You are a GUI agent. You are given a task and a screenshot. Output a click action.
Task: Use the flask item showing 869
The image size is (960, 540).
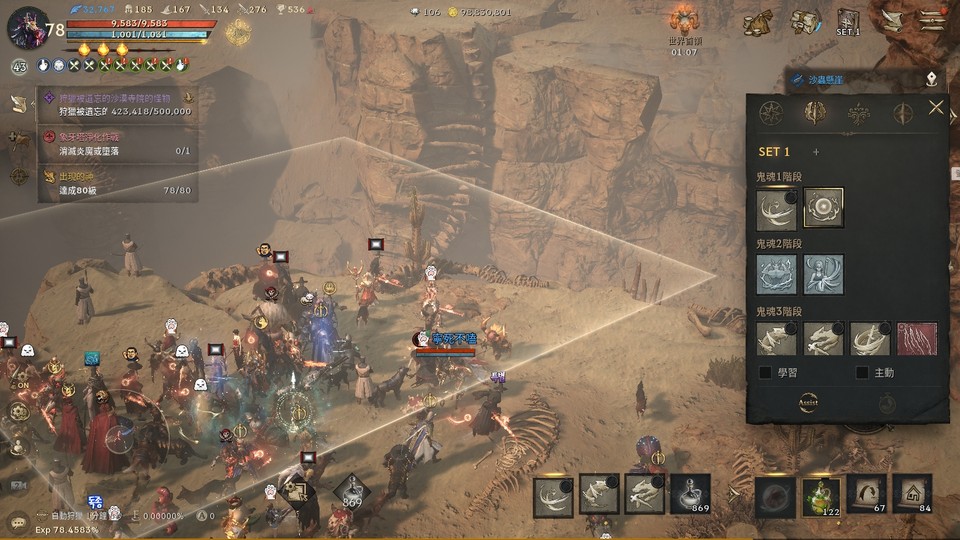coord(690,494)
